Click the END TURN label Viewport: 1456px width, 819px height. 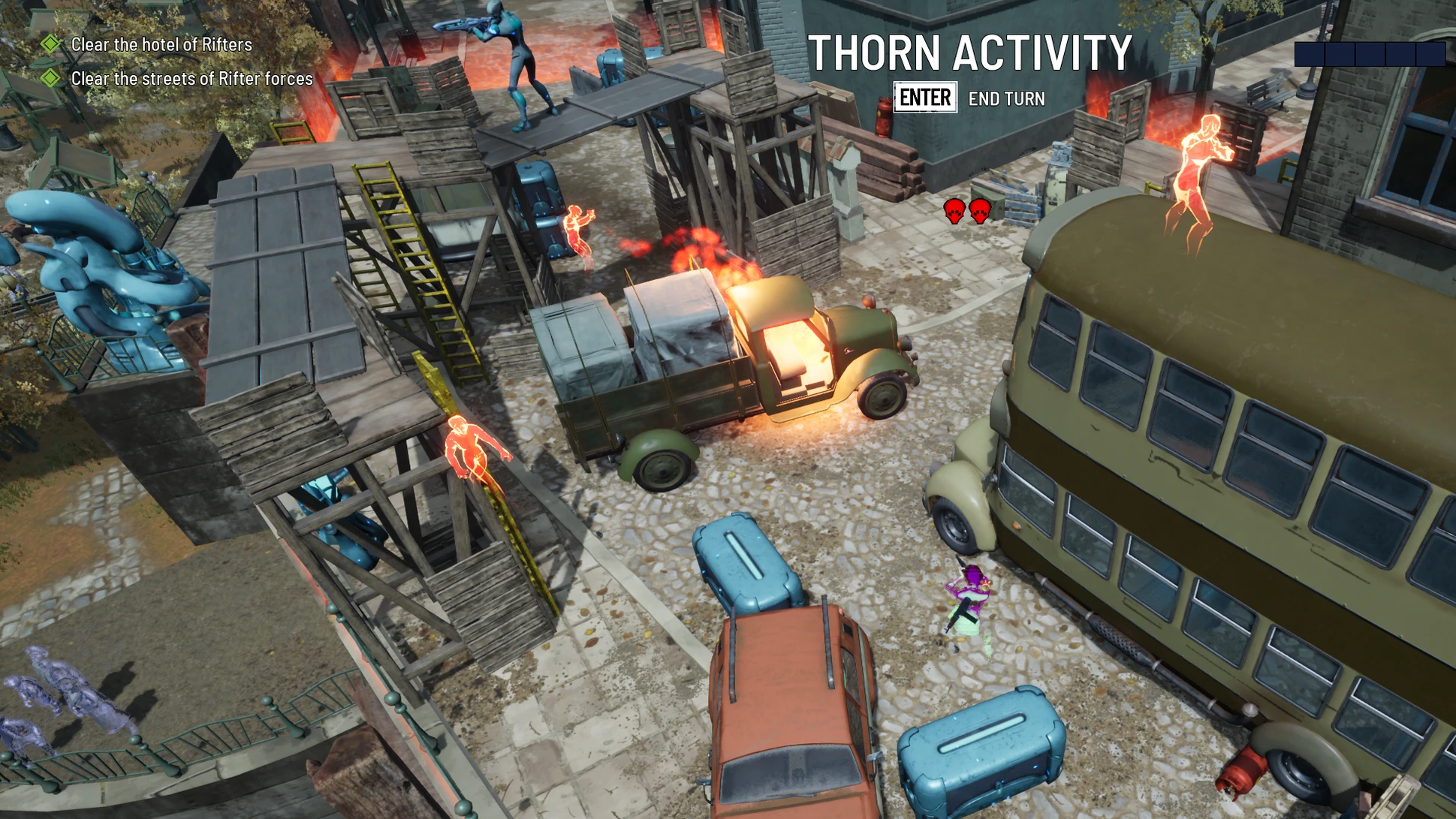pos(1006,98)
